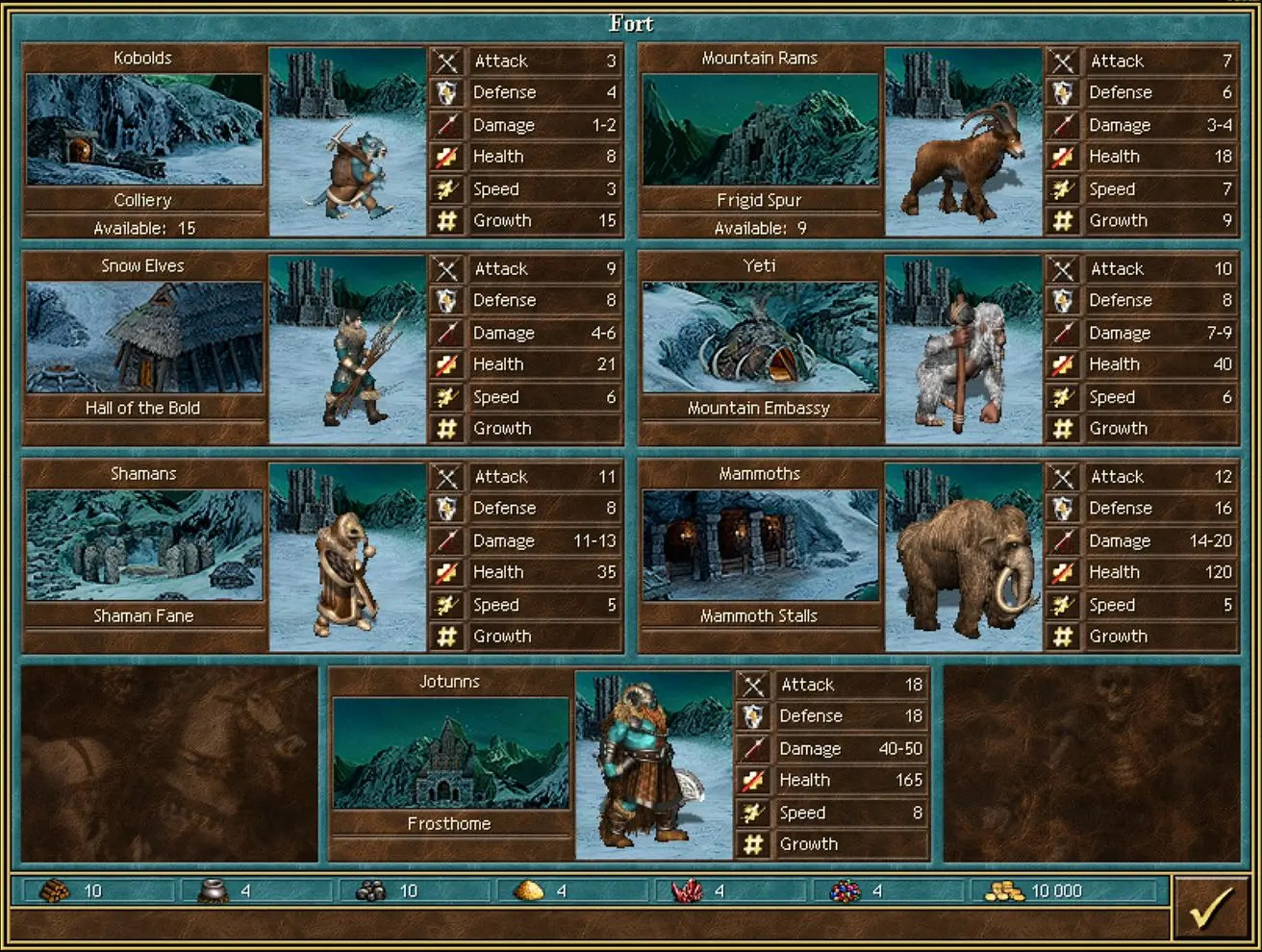The image size is (1262, 952).
Task: Open the Frigid Spur dwelling image
Action: (x=760, y=130)
